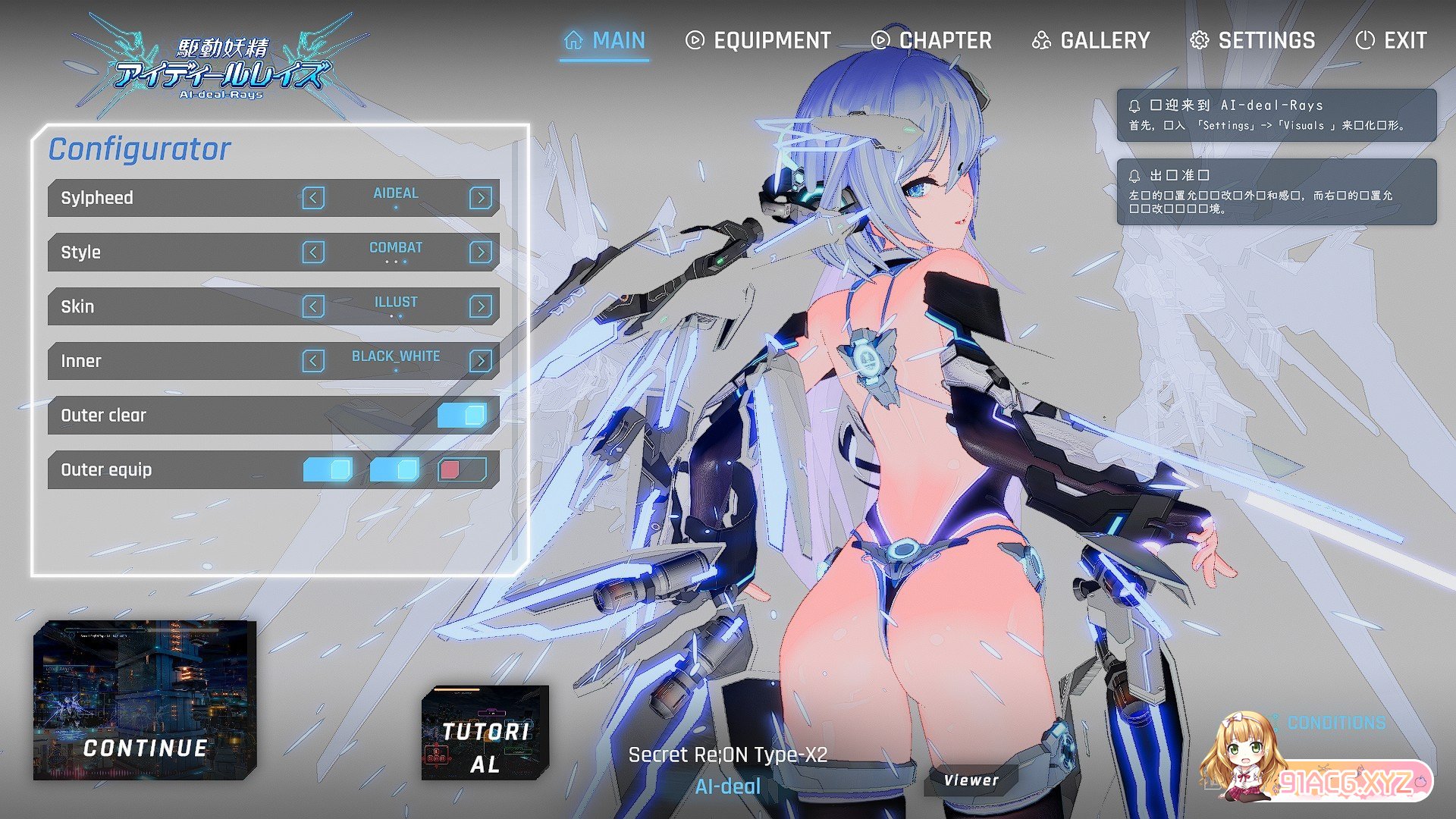Start the TUTORIAL

[485, 733]
